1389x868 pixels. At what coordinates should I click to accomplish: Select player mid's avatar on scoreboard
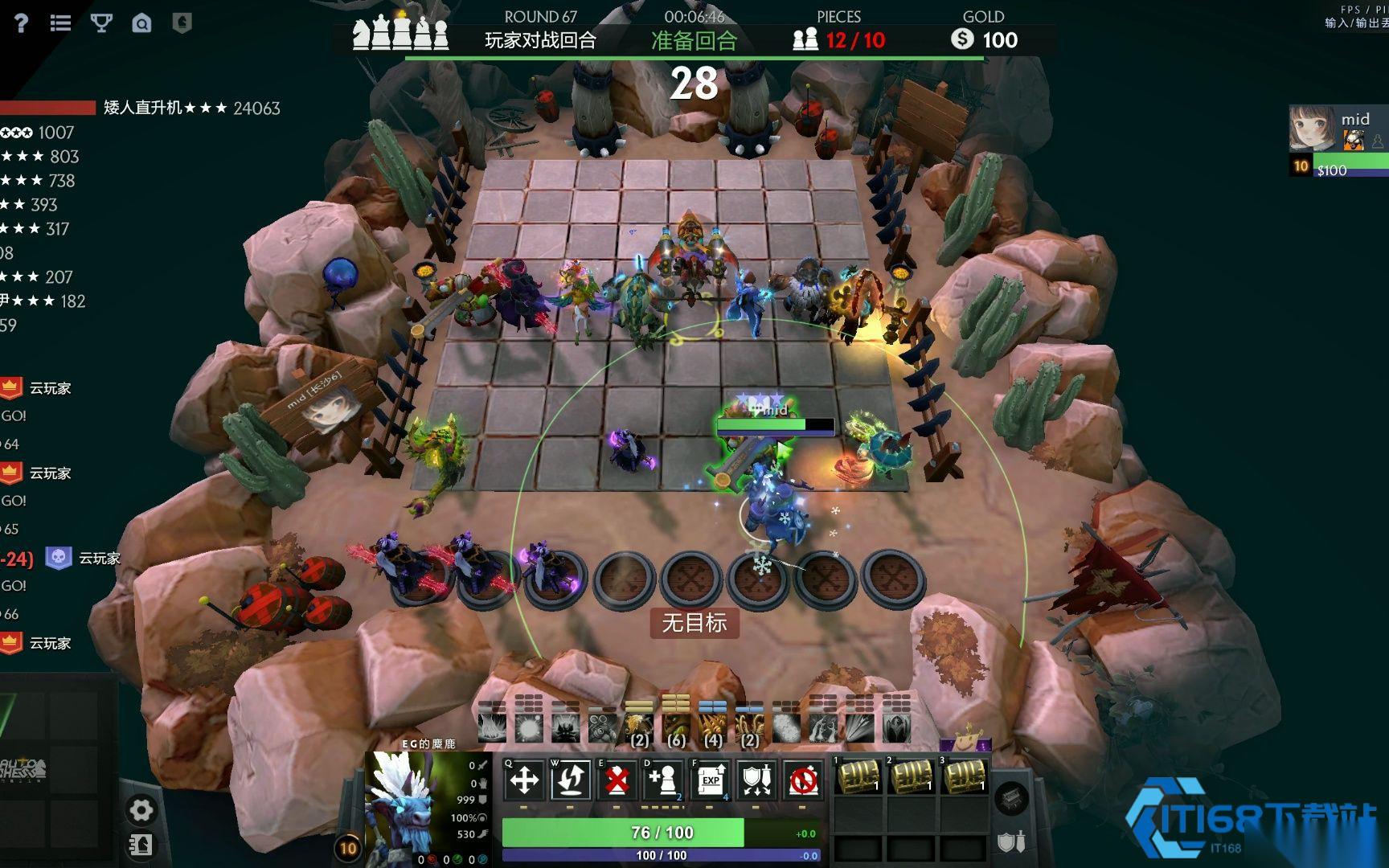coord(1312,129)
